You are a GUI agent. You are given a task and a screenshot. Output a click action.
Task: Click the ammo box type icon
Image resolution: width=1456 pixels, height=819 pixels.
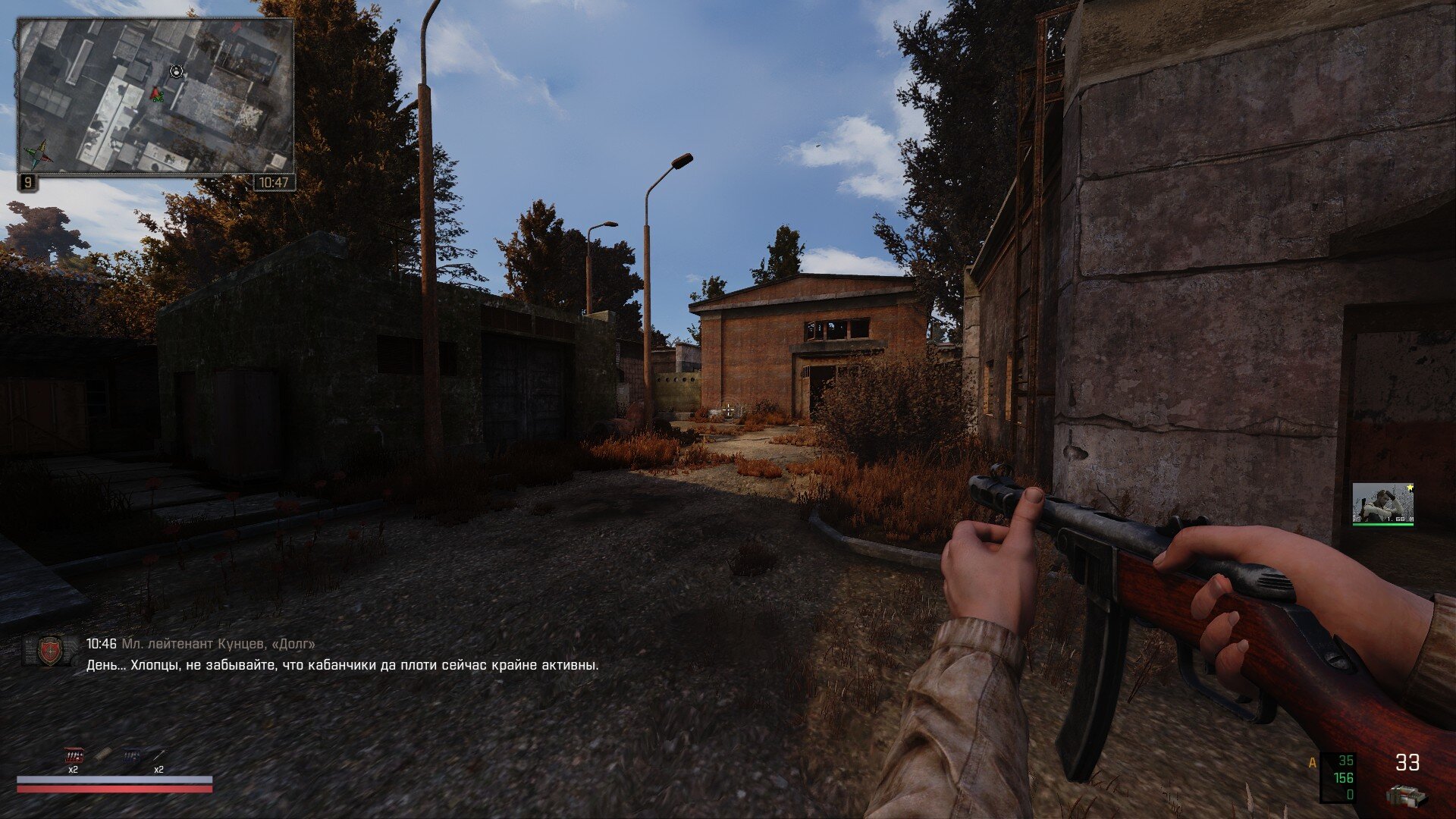[x=1406, y=795]
